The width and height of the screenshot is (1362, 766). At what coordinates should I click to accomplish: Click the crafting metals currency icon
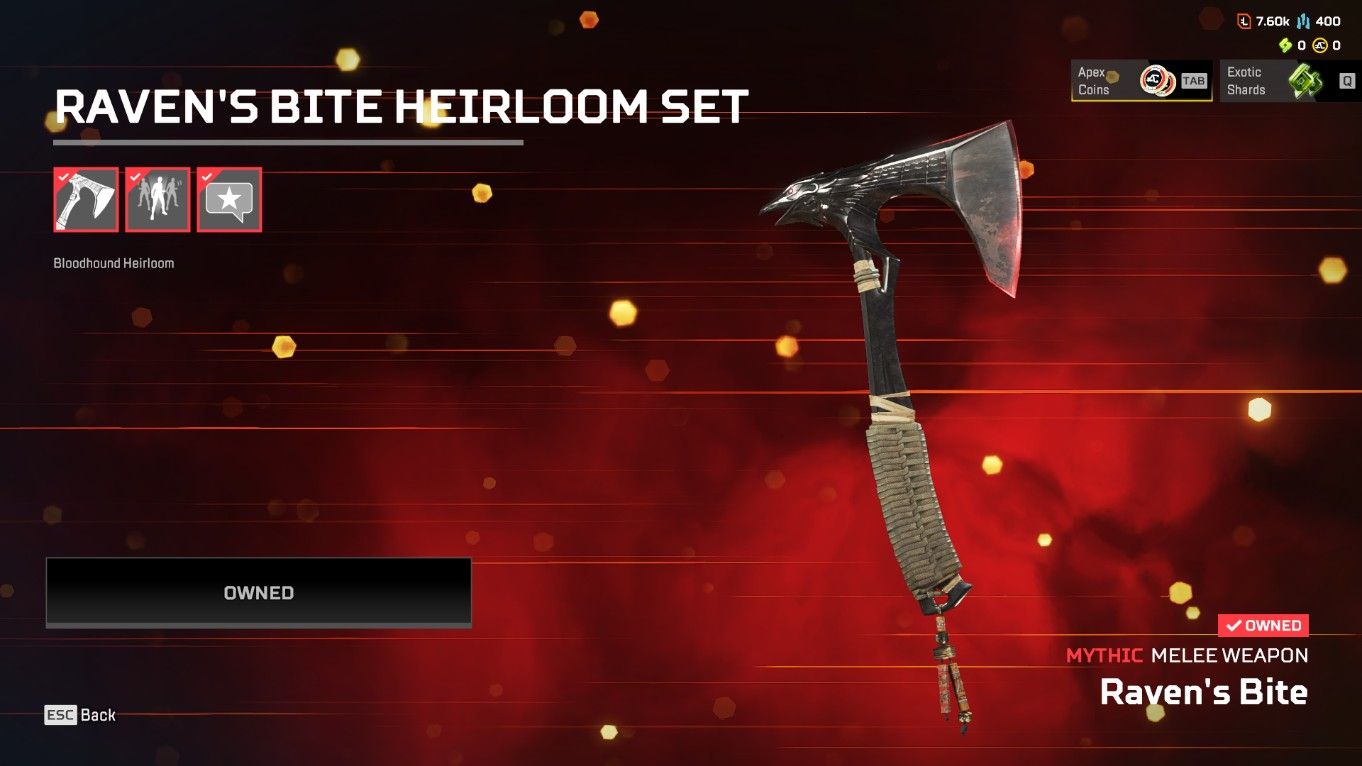coord(1303,21)
